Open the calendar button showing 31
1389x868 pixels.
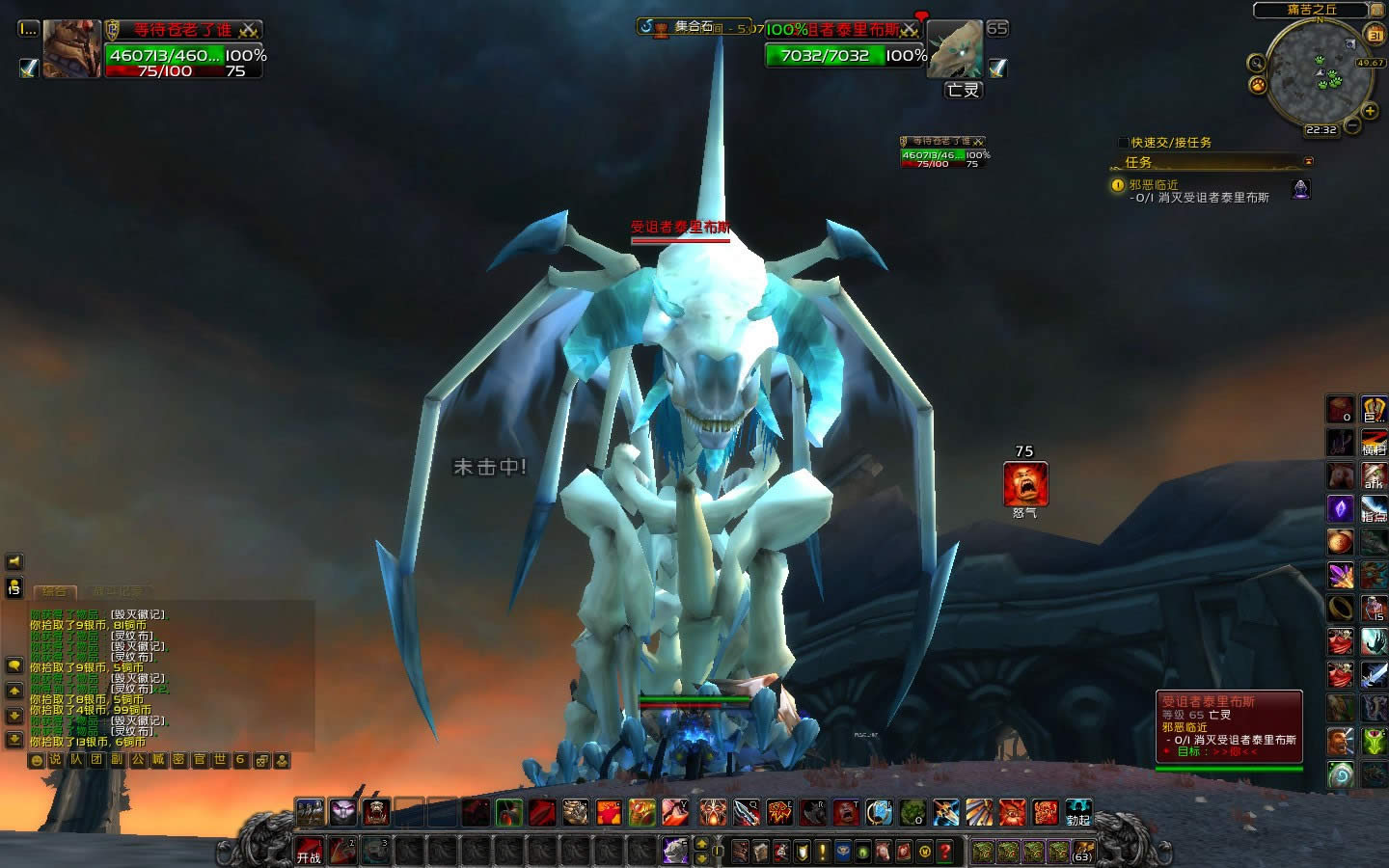(1375, 36)
